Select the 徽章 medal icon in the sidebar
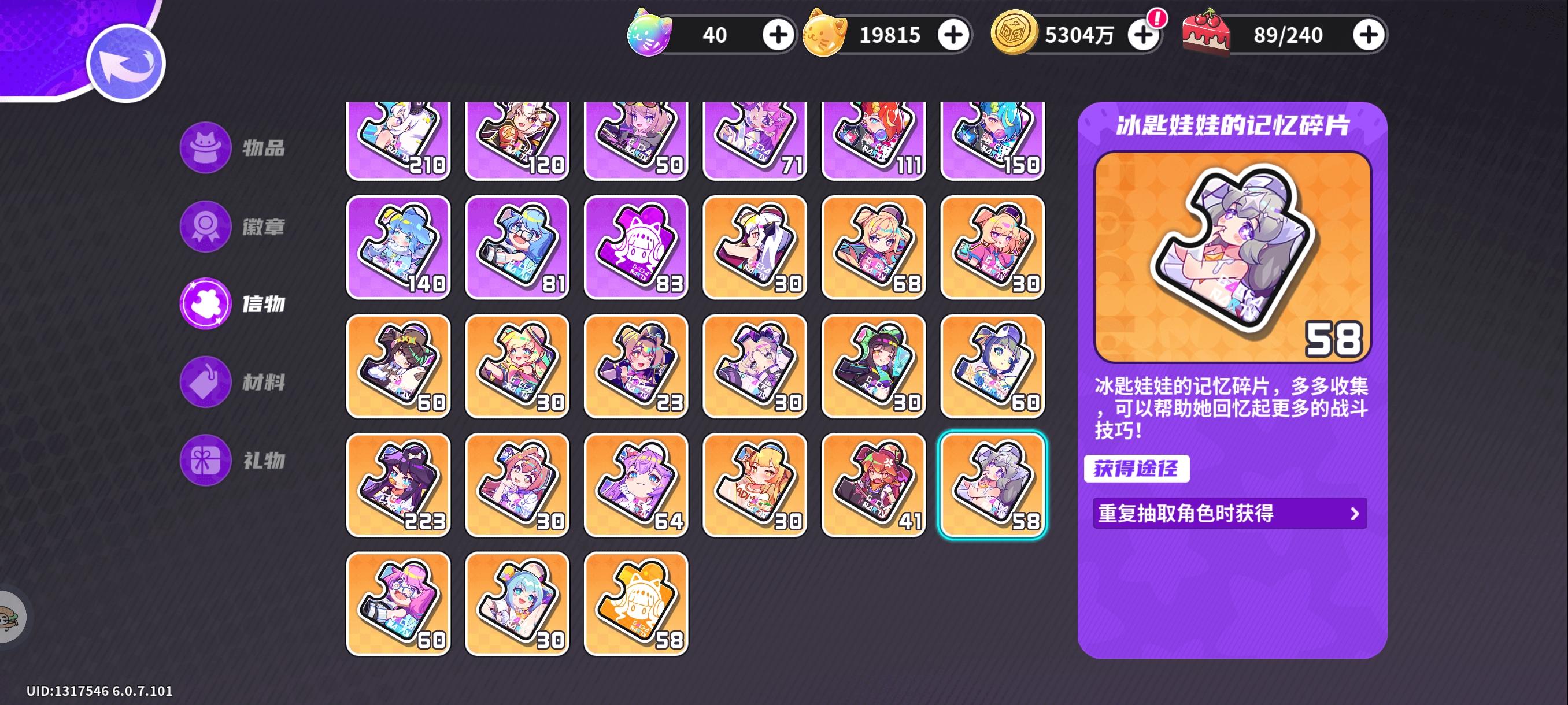 tap(206, 227)
